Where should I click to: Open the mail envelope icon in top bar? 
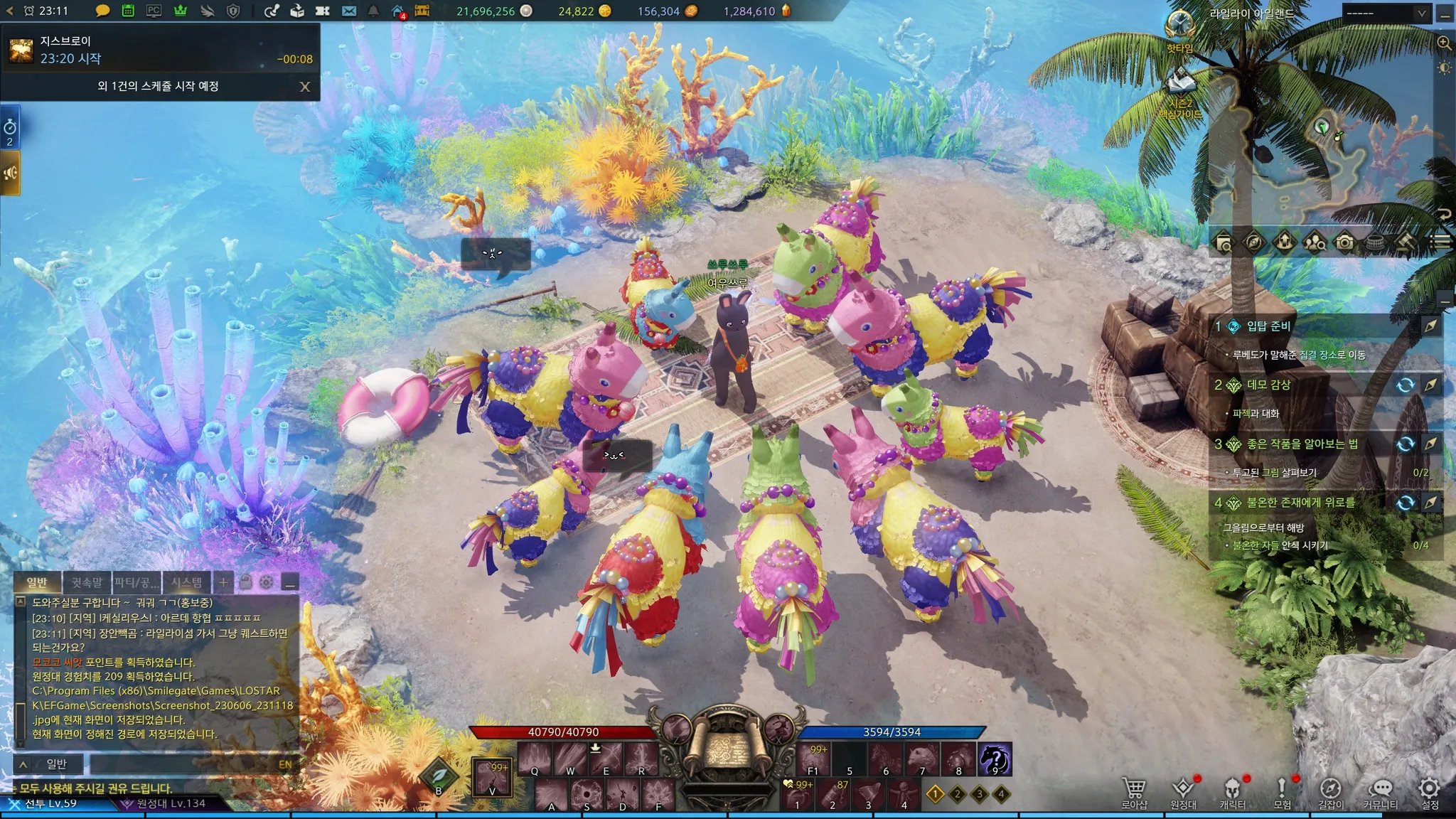click(x=348, y=11)
